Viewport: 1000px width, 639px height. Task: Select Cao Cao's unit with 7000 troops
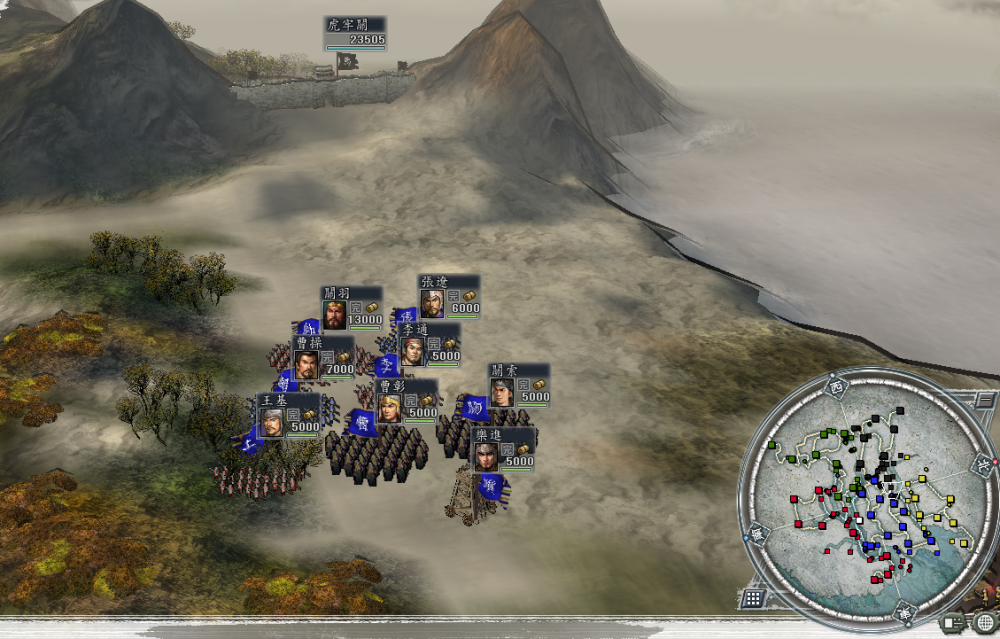click(x=323, y=357)
